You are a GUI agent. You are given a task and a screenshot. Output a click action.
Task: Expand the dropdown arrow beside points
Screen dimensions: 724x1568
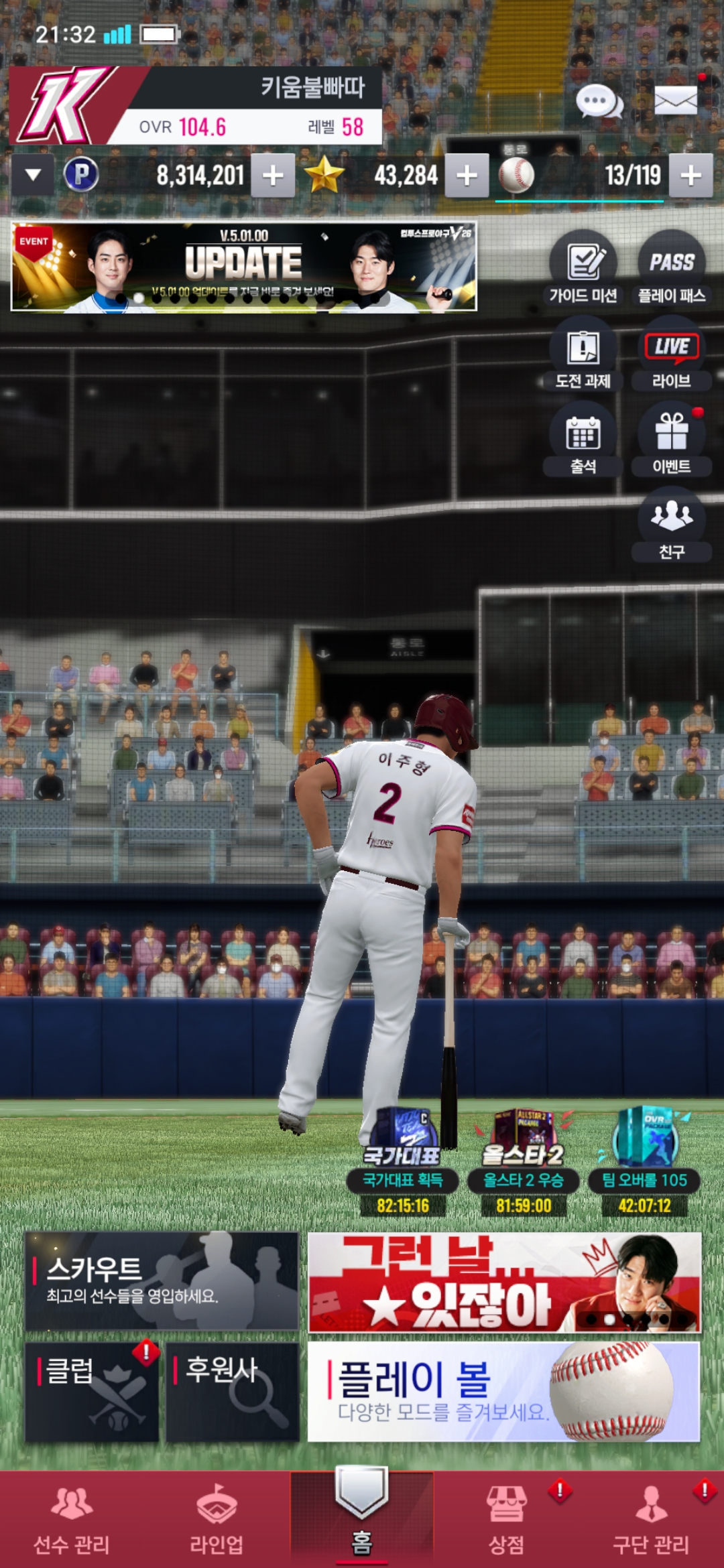(x=33, y=176)
